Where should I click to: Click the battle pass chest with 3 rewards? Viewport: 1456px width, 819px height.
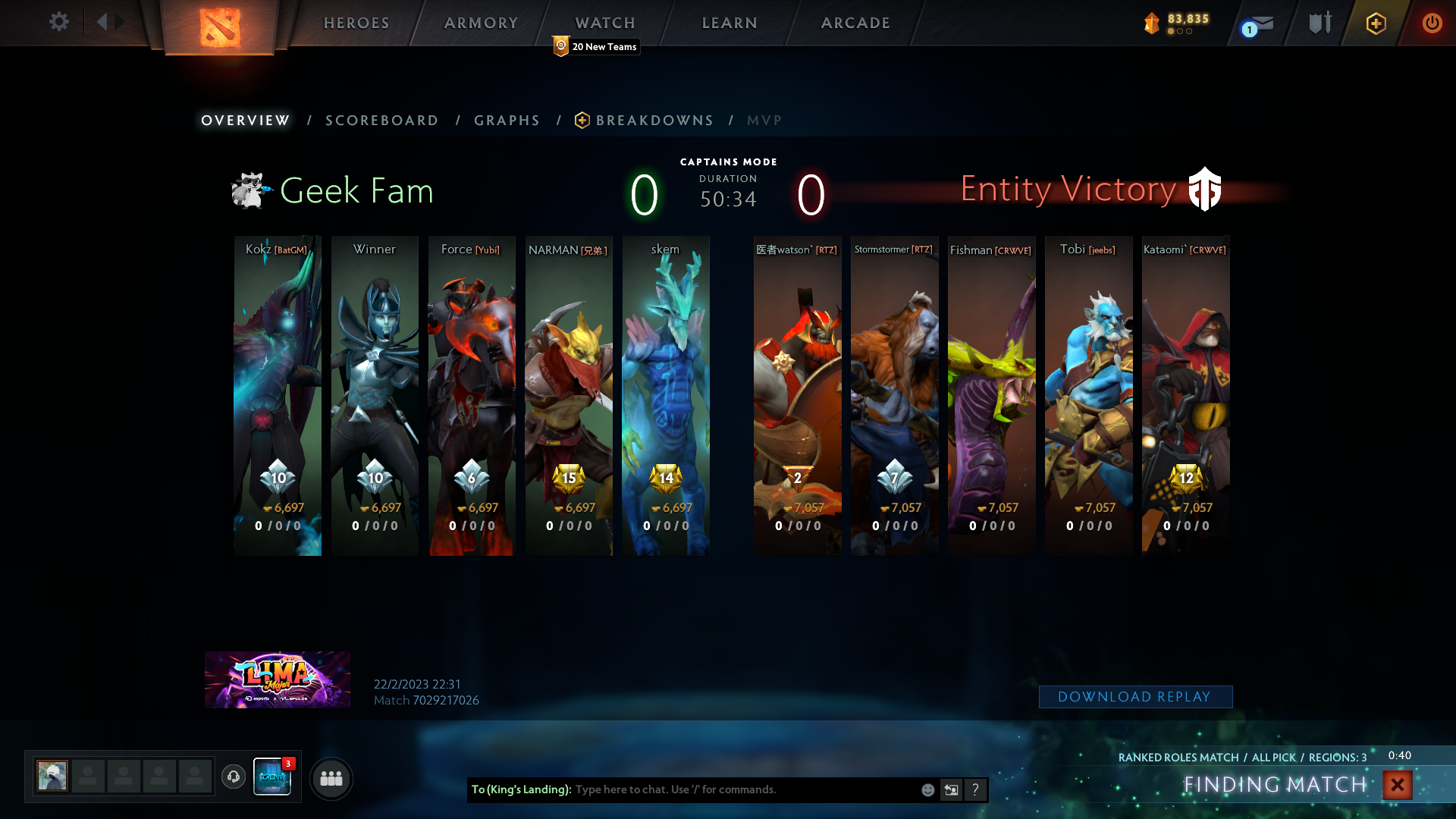tap(271, 778)
